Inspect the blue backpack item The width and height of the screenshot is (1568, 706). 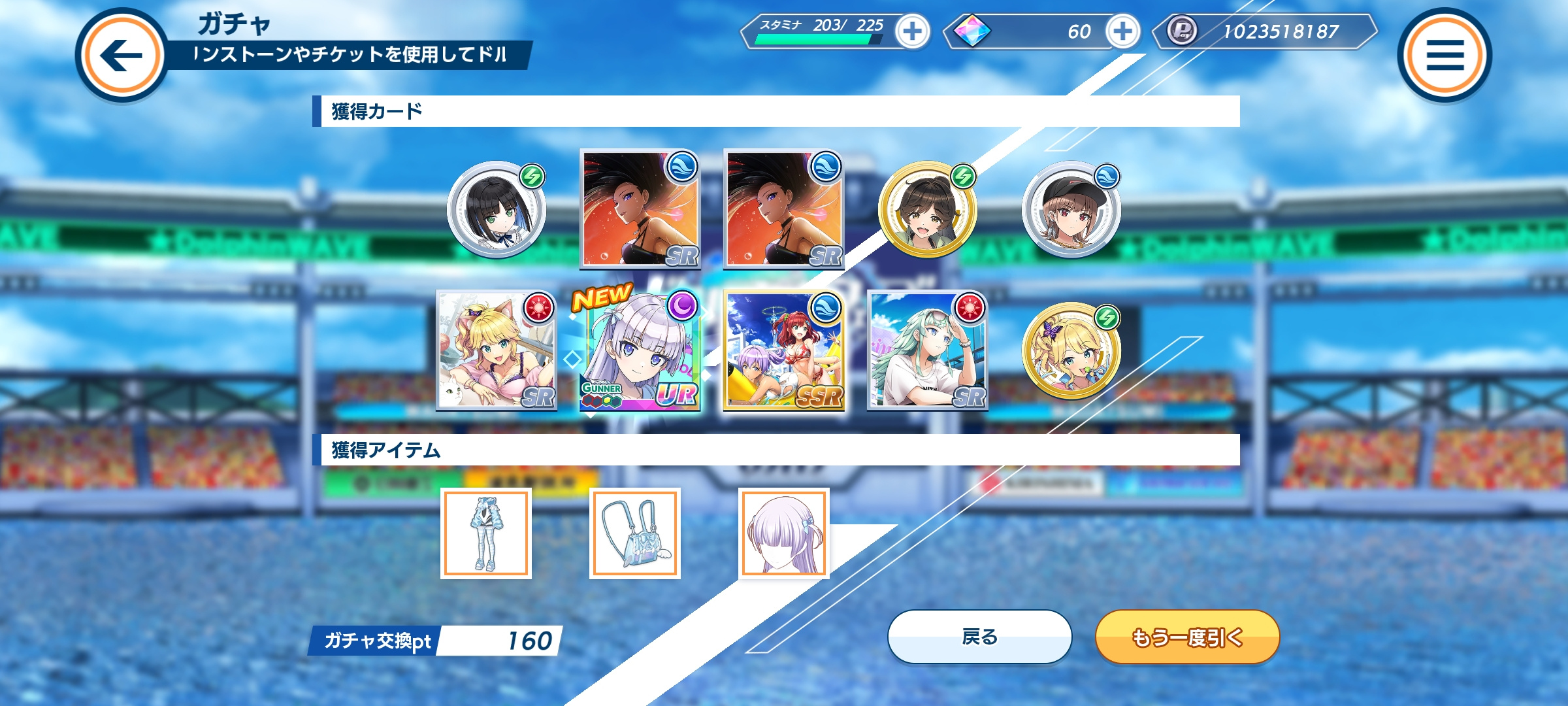point(635,533)
